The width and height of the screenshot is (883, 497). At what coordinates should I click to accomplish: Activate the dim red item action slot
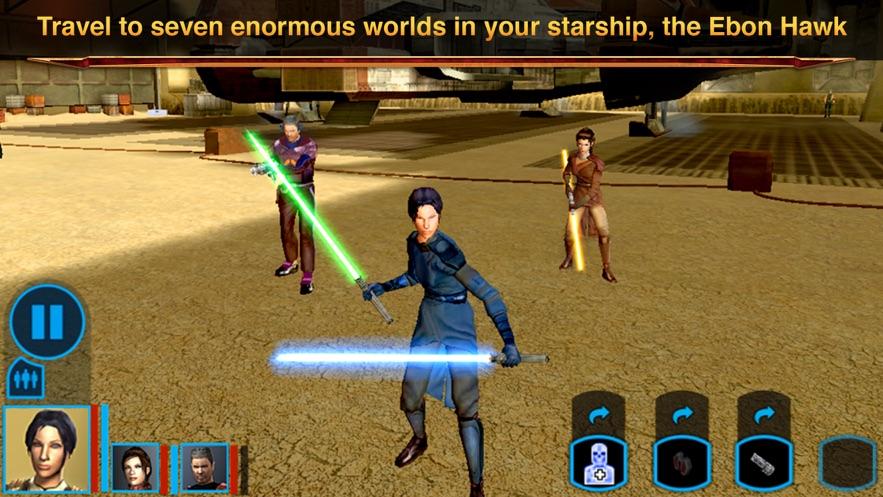point(682,463)
